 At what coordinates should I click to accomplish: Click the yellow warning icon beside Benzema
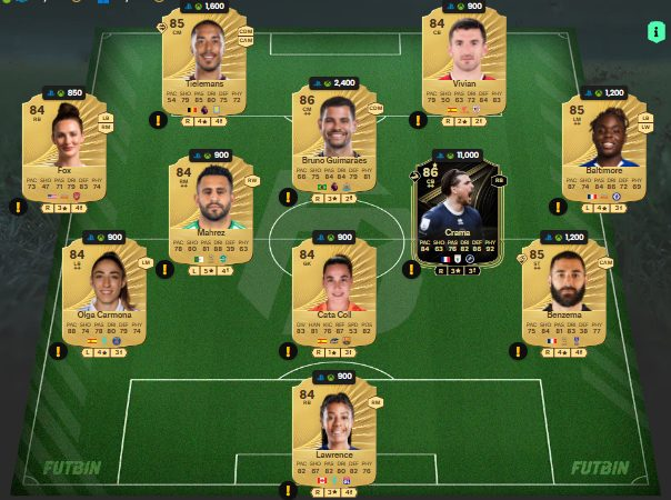(x=517, y=351)
